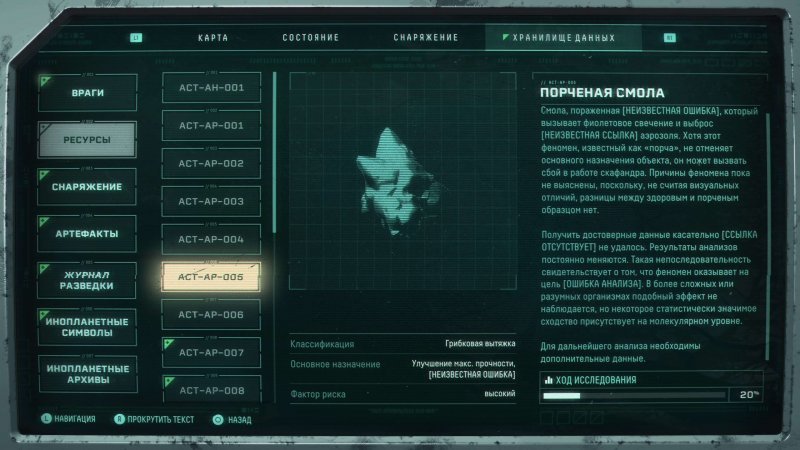Open the СНАРЯЖЕНИЕ category in sidebar

click(87, 187)
